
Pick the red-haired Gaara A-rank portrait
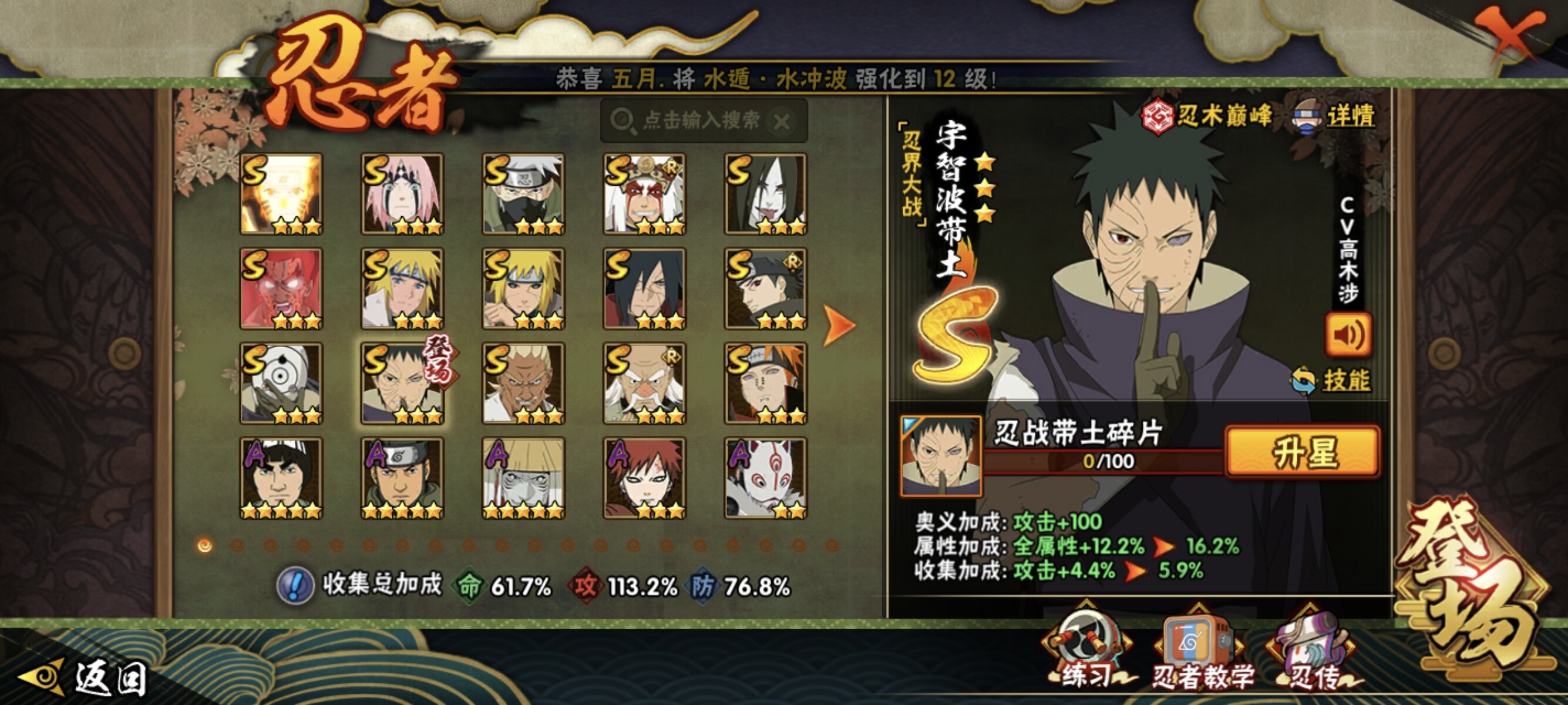644,478
